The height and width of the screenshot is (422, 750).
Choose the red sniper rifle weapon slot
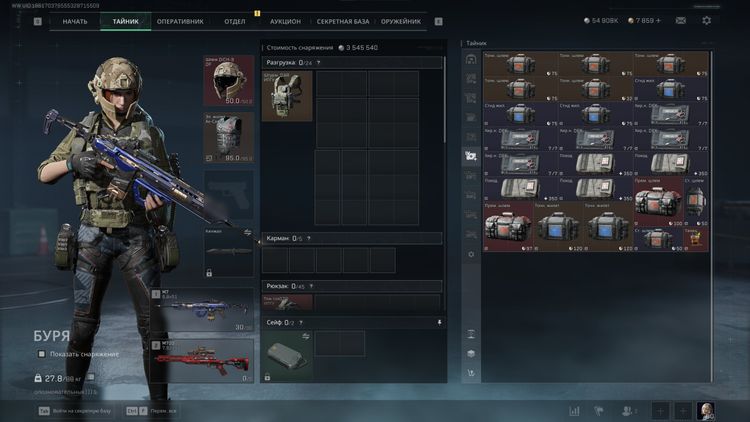pos(204,360)
